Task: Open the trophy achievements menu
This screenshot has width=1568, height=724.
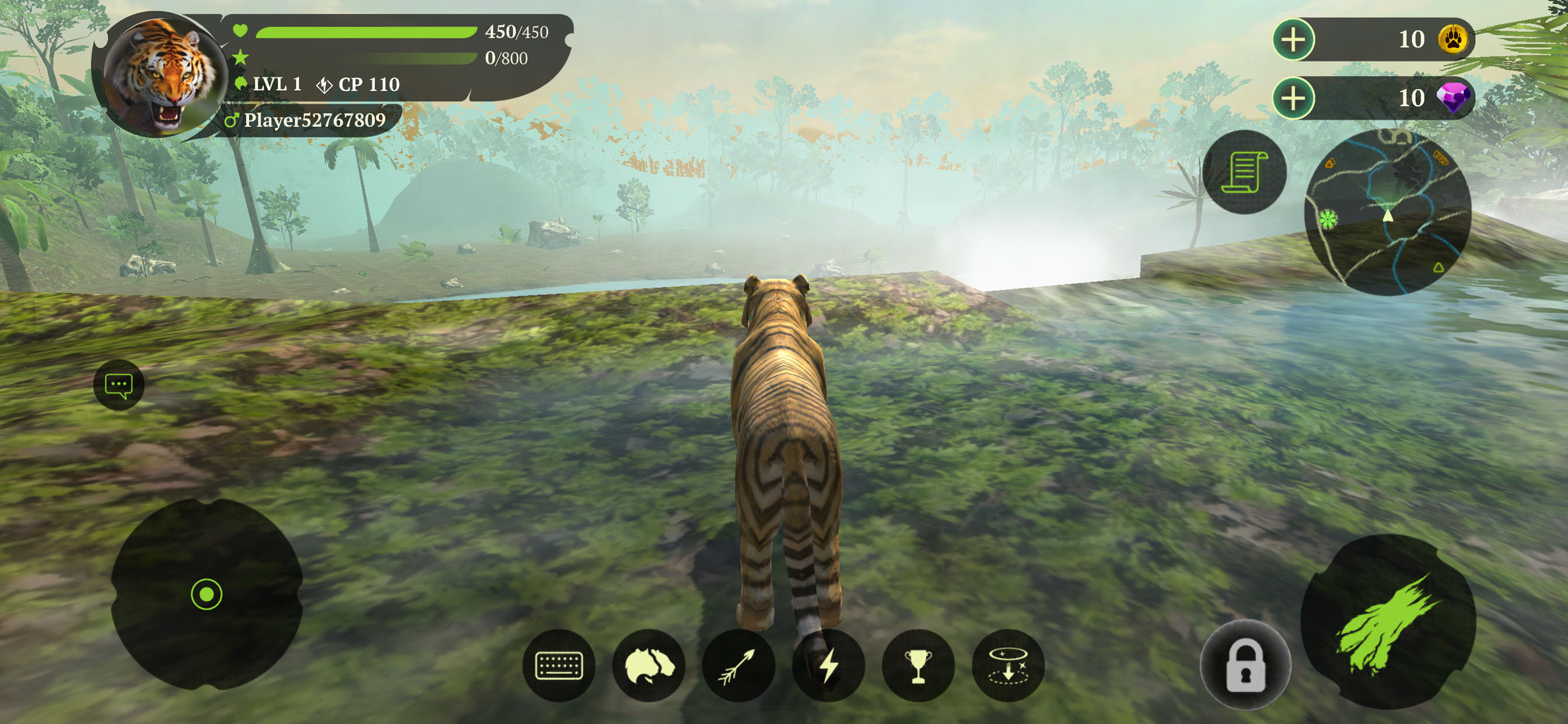Action: [918, 665]
